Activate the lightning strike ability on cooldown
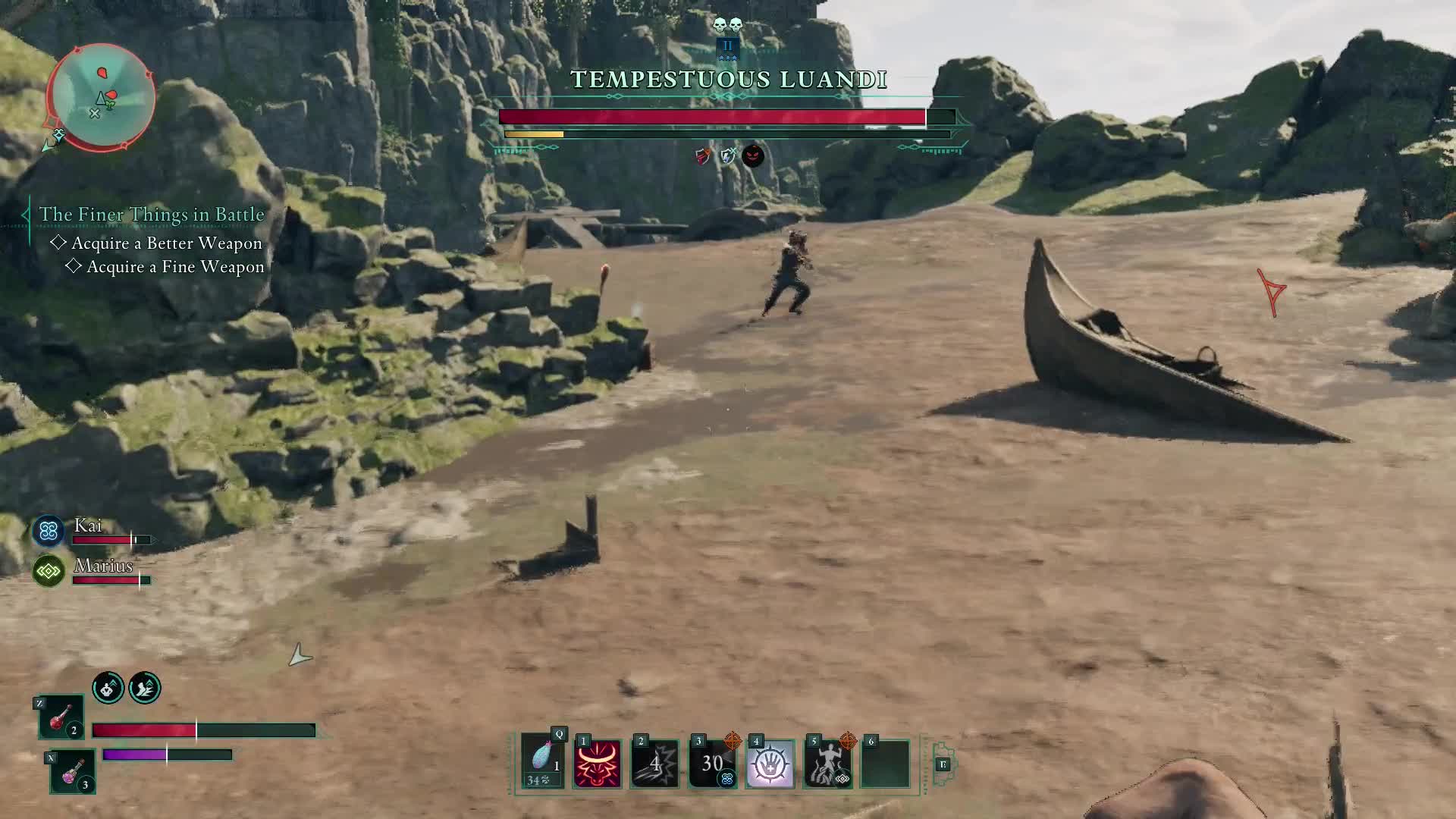This screenshot has width=1456, height=819. pyautogui.click(x=654, y=764)
